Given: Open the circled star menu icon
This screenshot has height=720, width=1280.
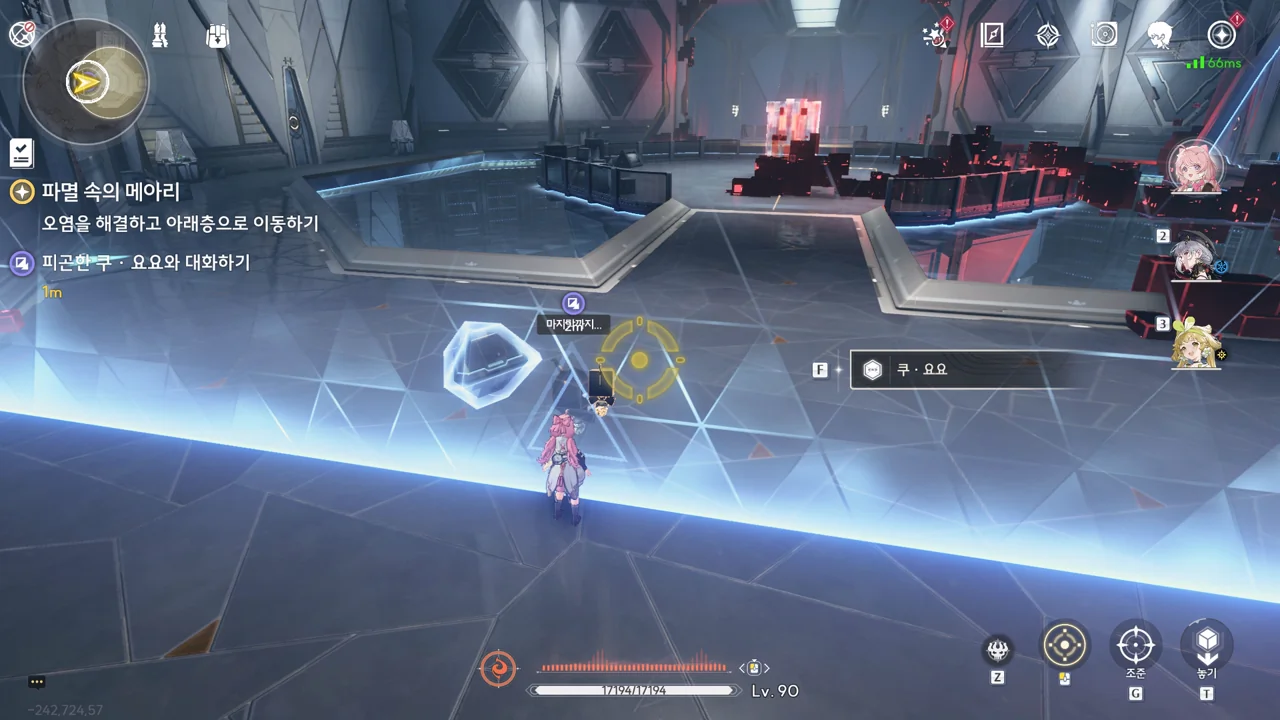Looking at the screenshot, I should (x=1221, y=36).
